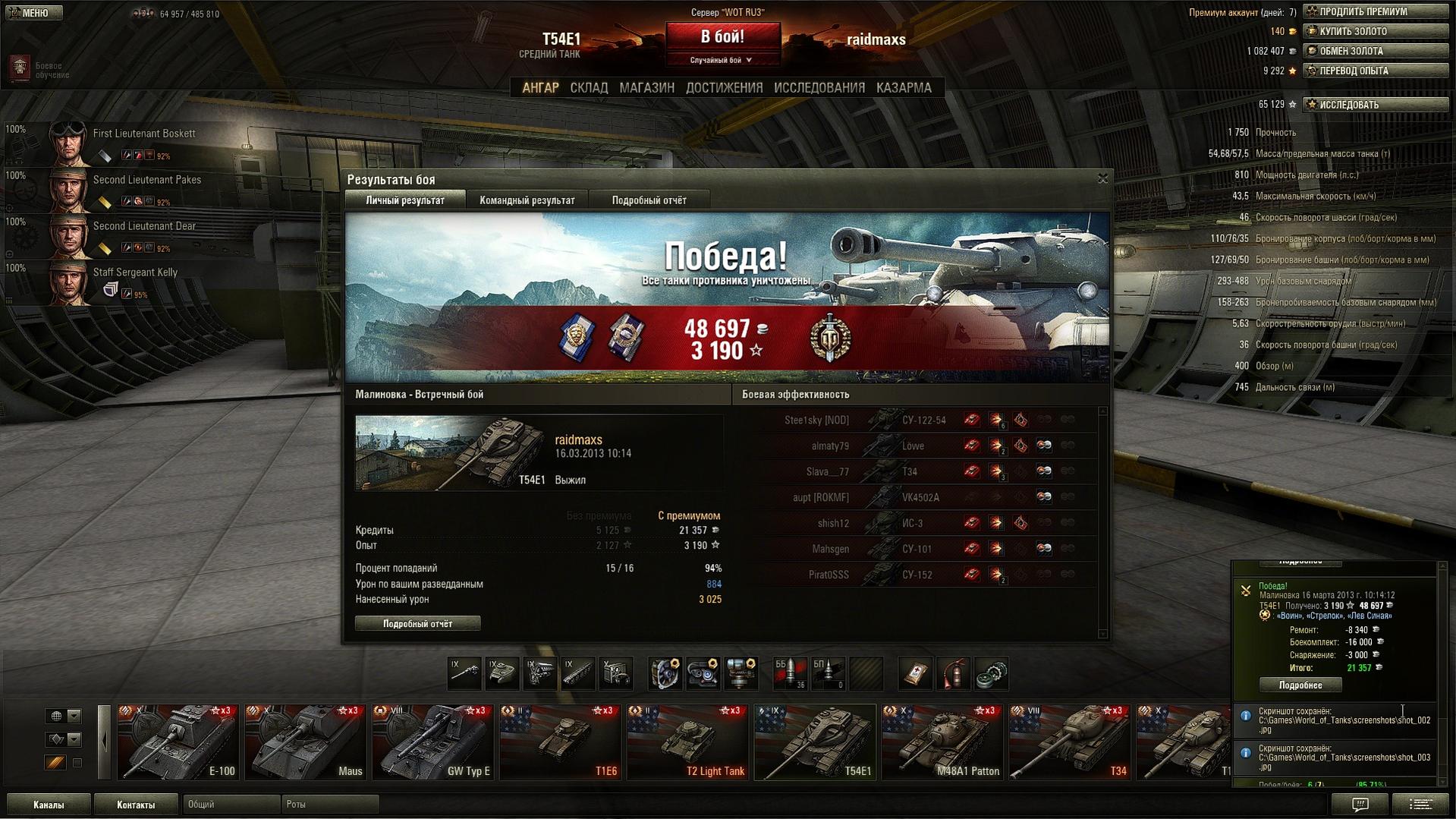This screenshot has width=1456, height=819.
Task: Switch to the СКЛАД section
Action: [589, 88]
